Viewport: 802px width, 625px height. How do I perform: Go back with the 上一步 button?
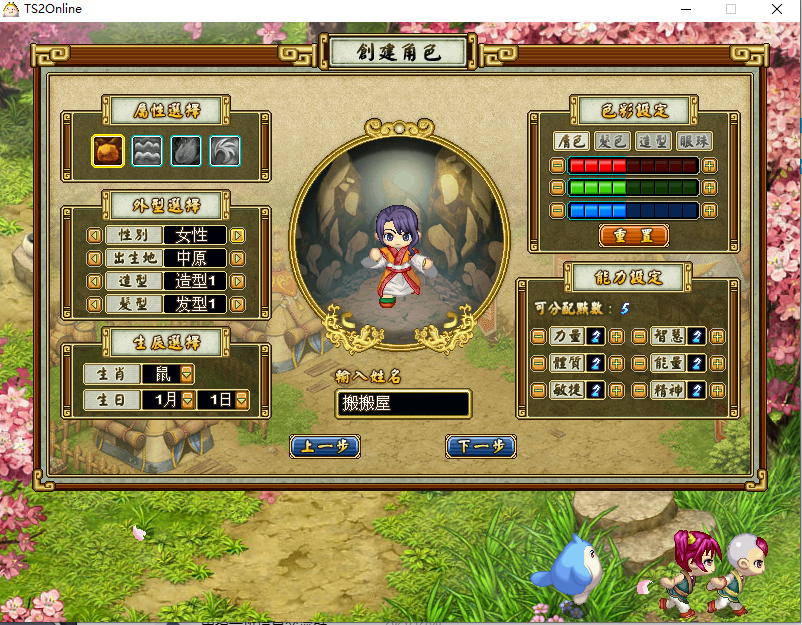(x=325, y=447)
